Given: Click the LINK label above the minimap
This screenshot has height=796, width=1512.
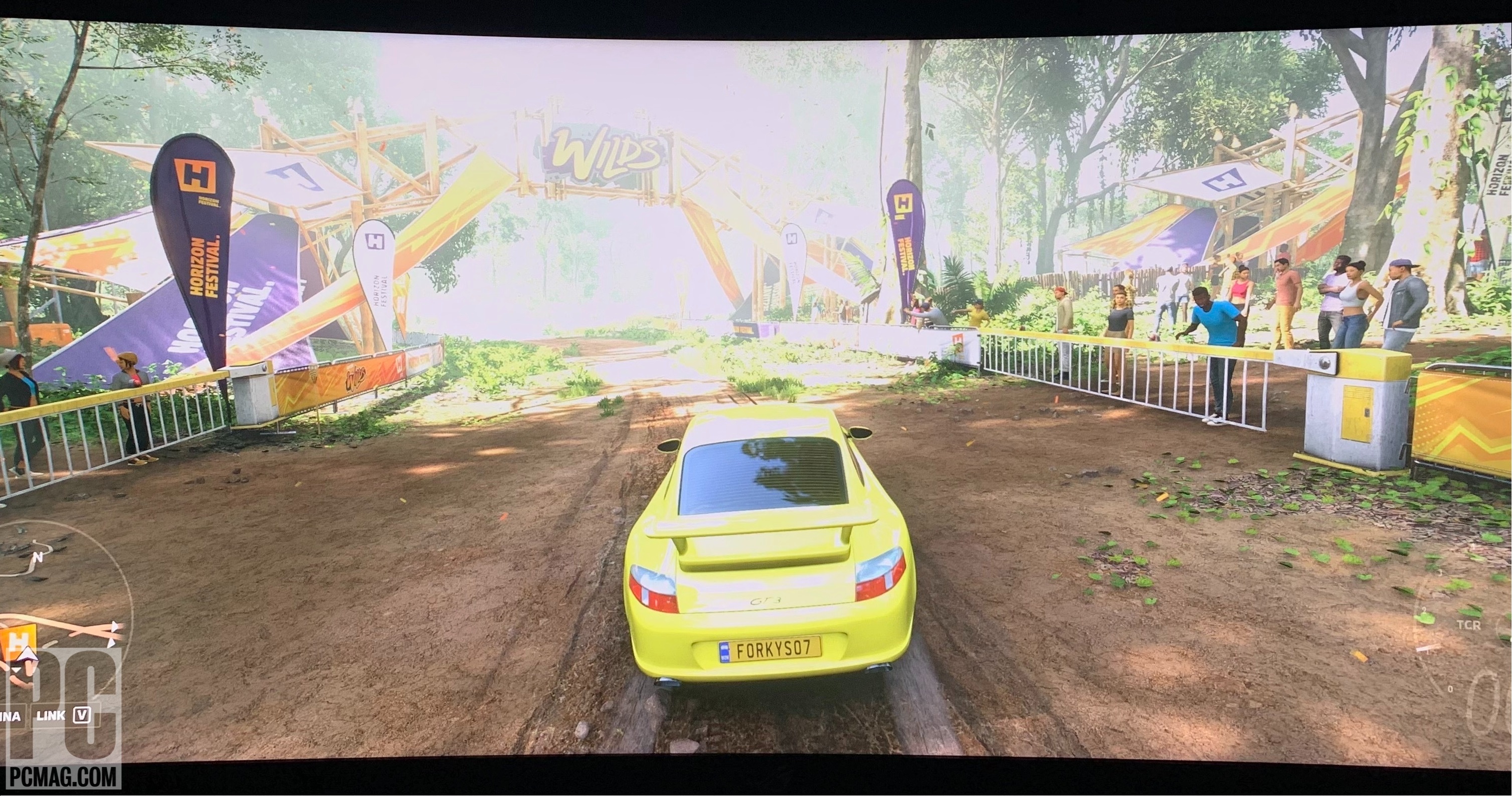Looking at the screenshot, I should pyautogui.click(x=52, y=717).
